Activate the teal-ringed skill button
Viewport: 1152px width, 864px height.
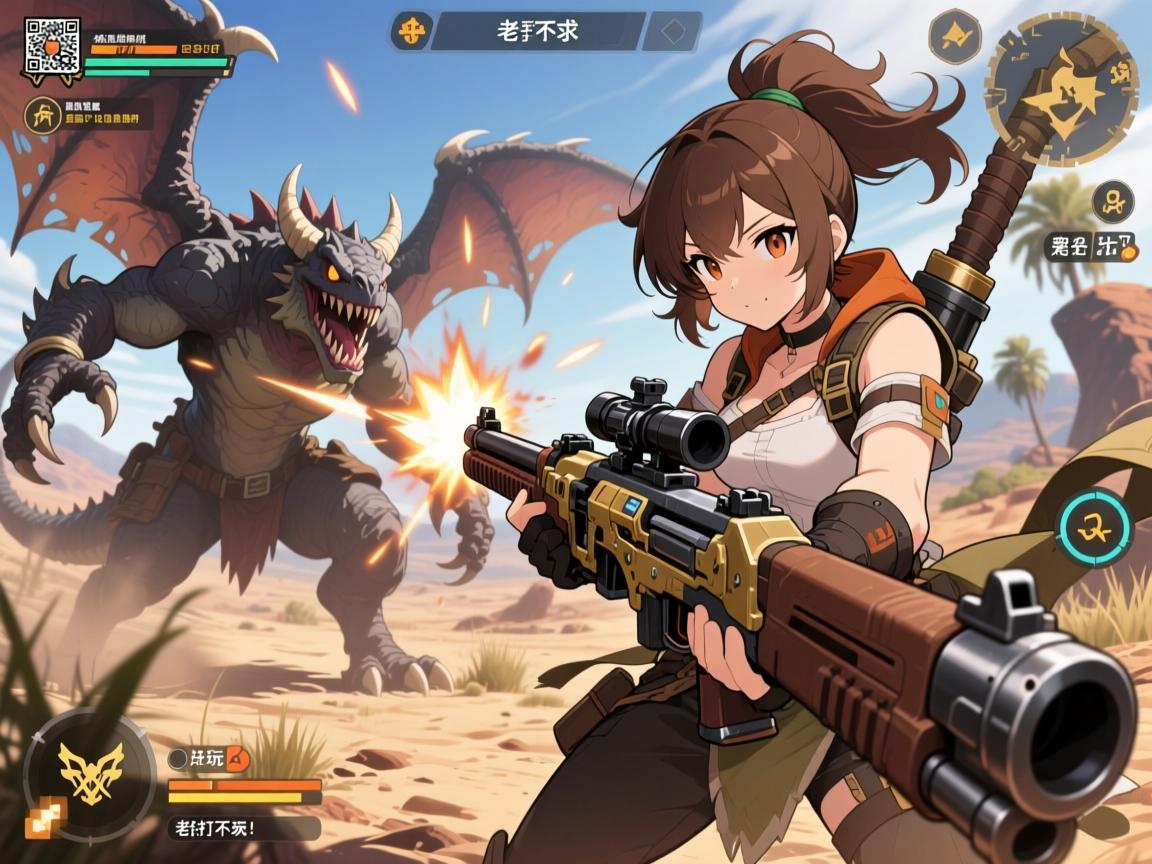[x=1094, y=526]
